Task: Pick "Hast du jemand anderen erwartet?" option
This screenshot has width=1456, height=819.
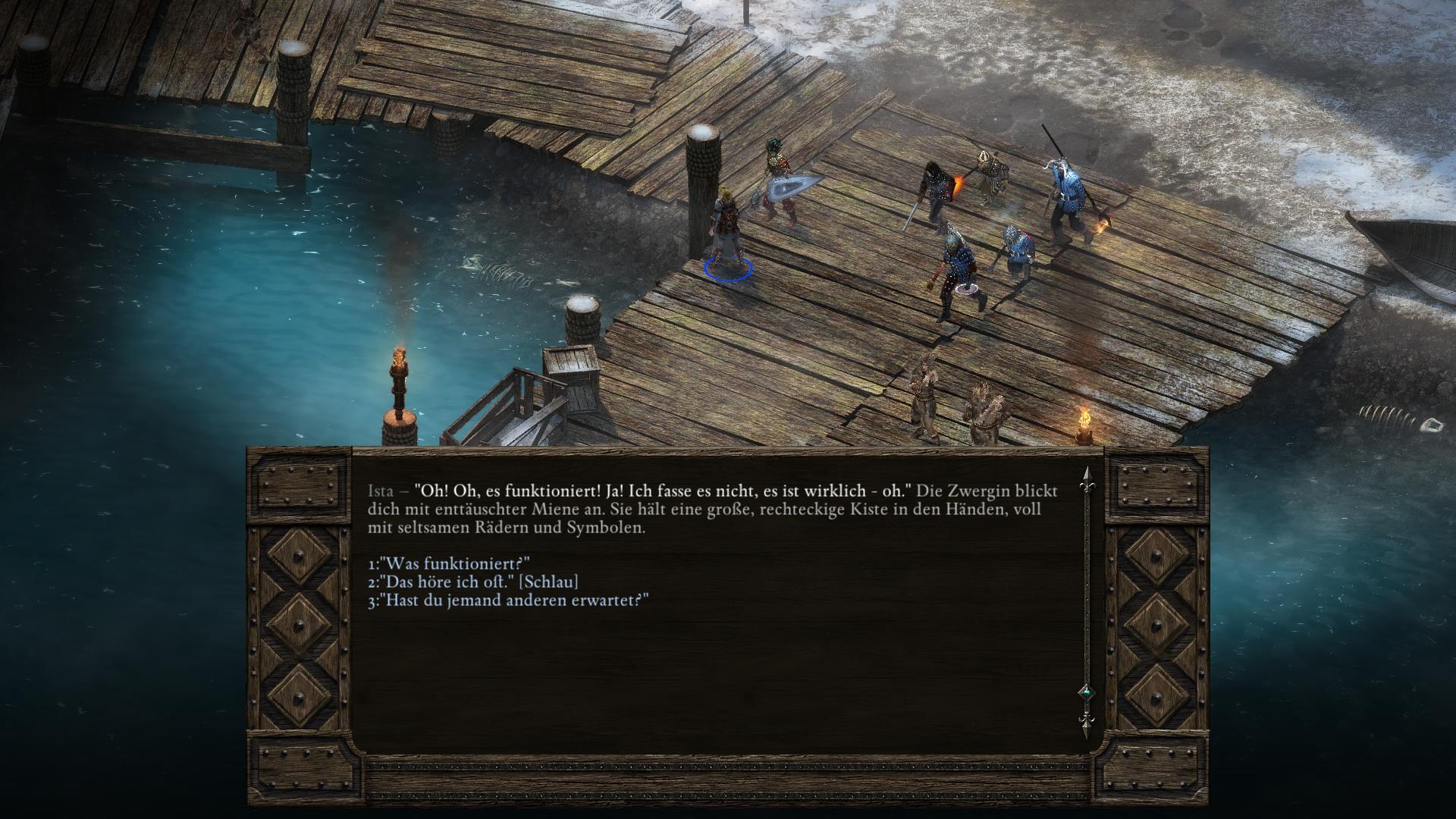Action: 508,601
